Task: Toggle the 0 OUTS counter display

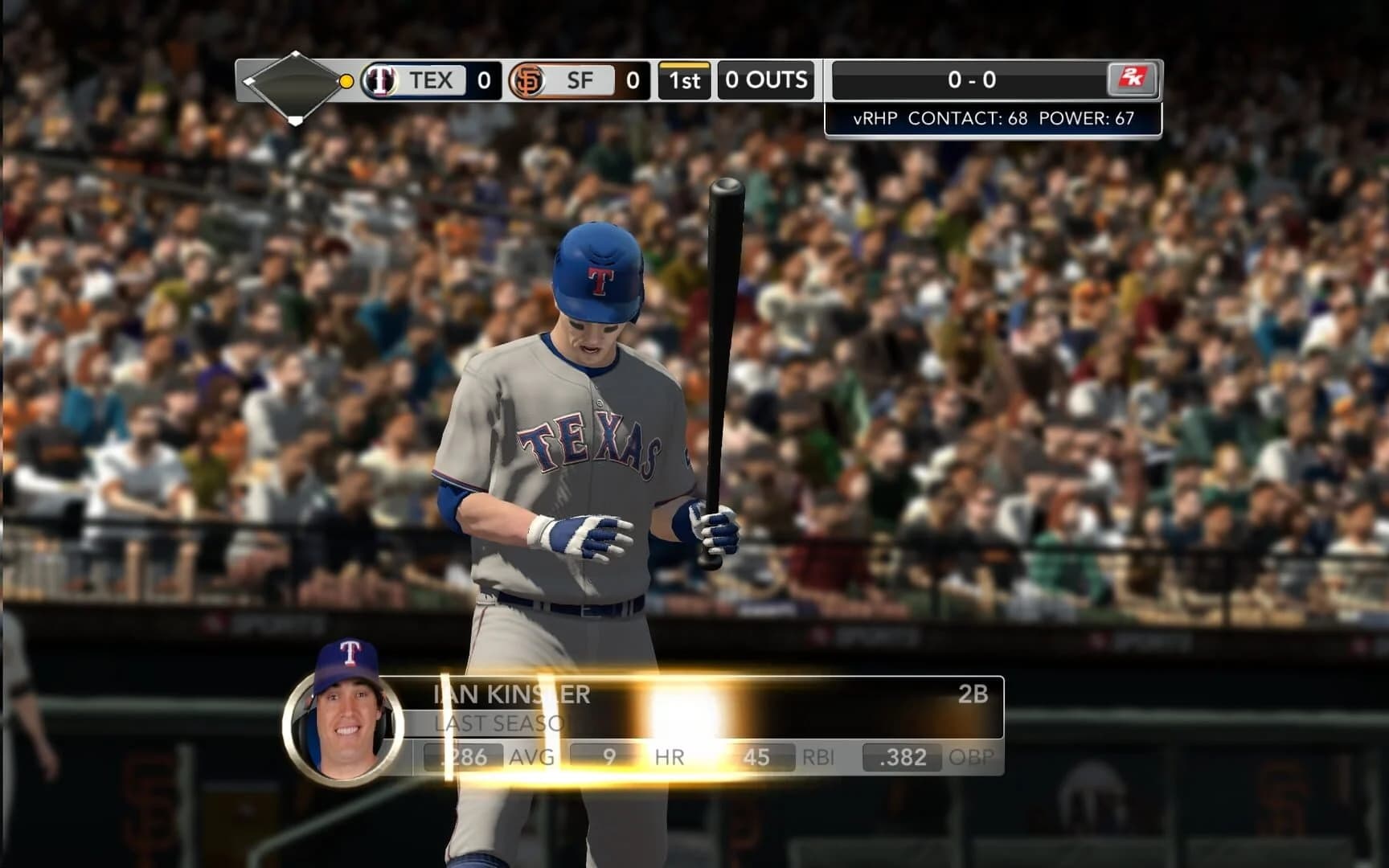Action: (x=766, y=80)
